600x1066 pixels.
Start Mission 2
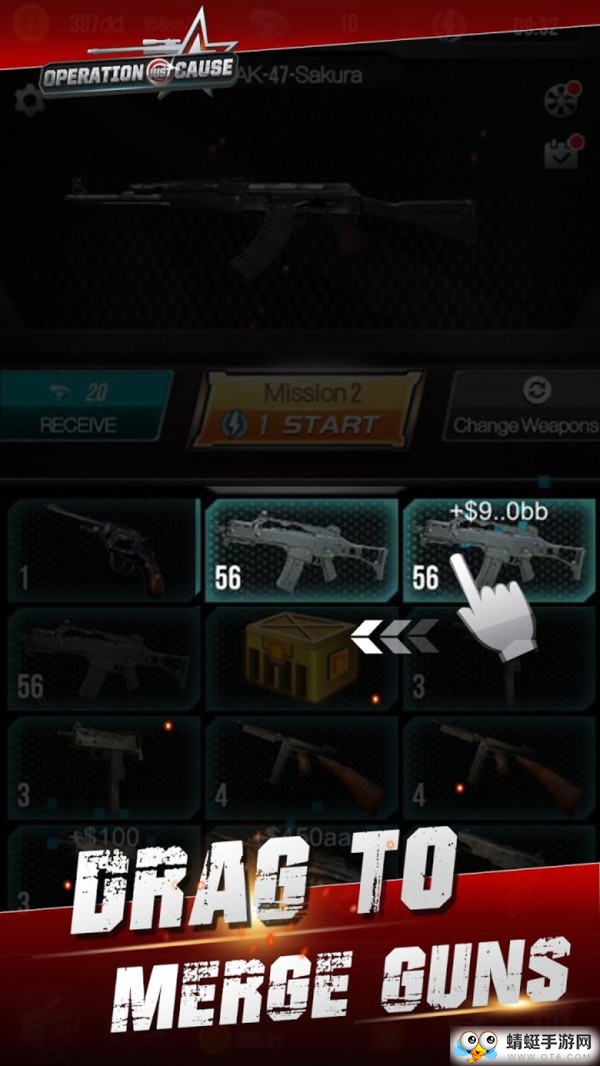[x=305, y=408]
